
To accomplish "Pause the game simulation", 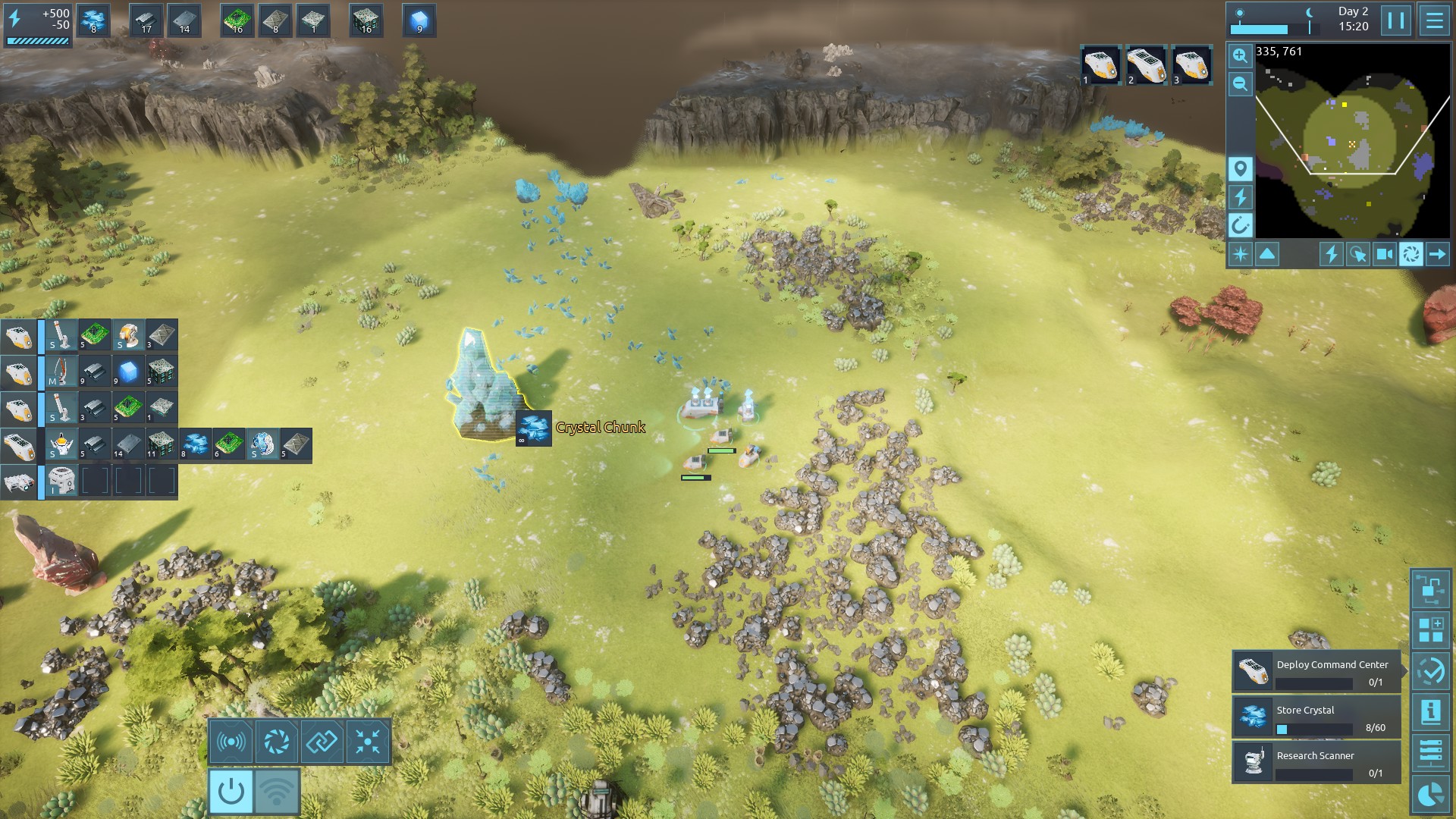I will (x=1395, y=20).
